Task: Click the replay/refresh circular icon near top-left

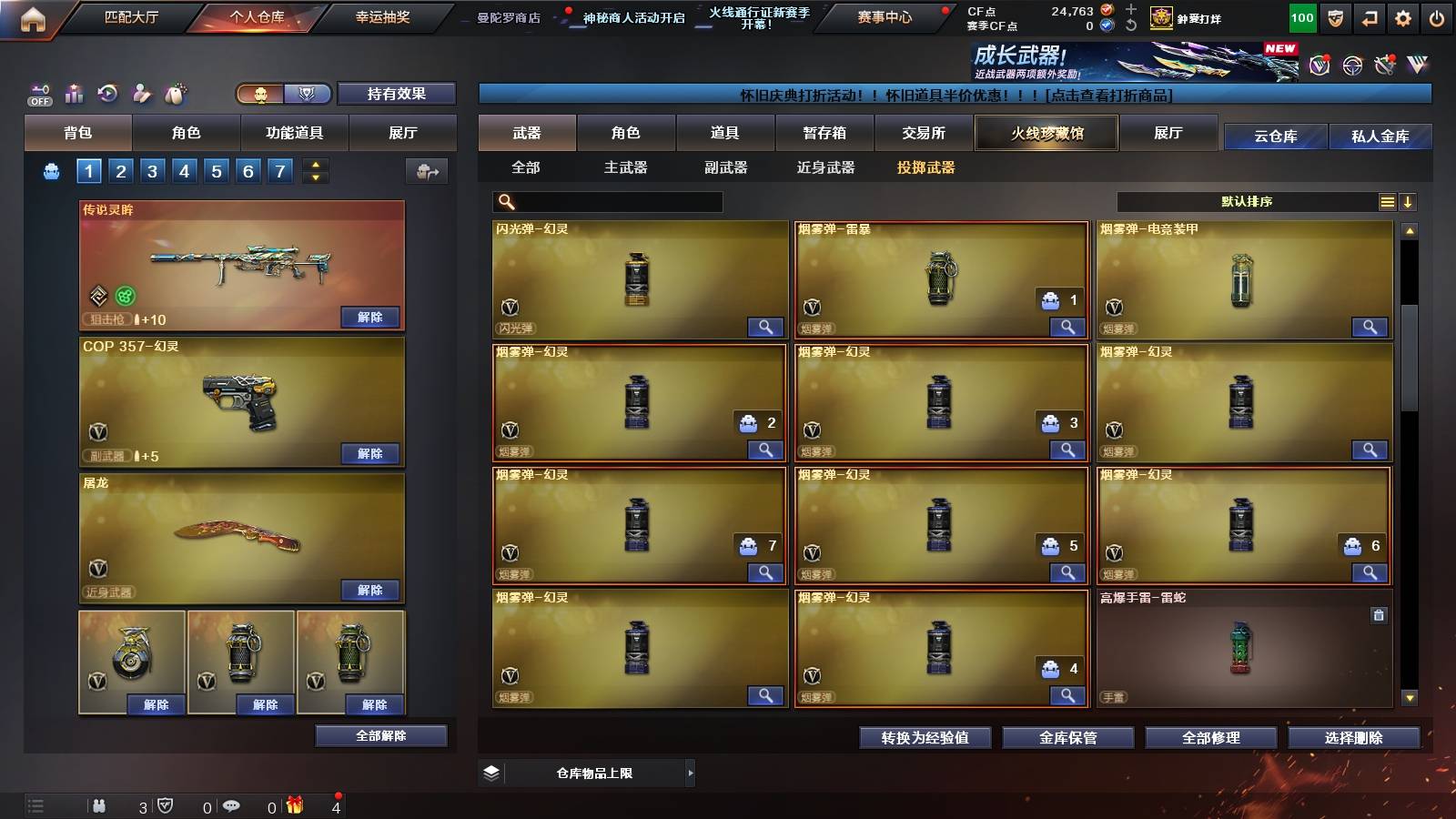Action: [x=107, y=93]
